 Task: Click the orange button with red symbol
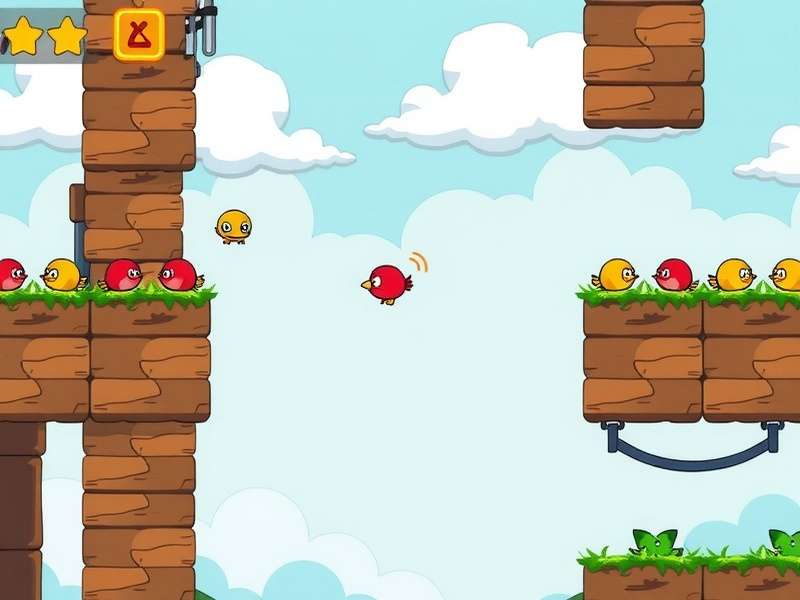(x=139, y=35)
